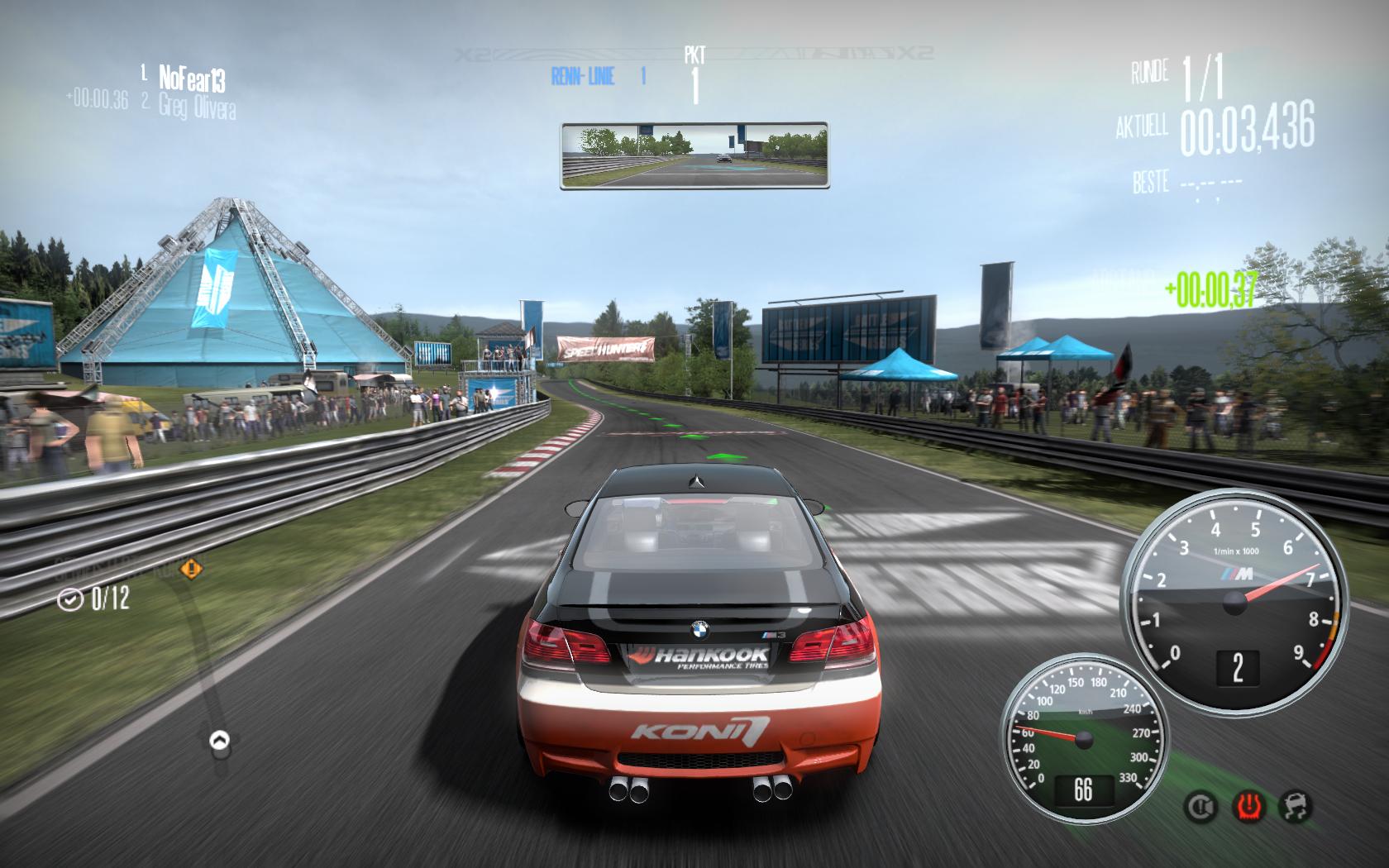1389x868 pixels.
Task: Select the red tire pressure warning icon
Action: pyautogui.click(x=1248, y=806)
